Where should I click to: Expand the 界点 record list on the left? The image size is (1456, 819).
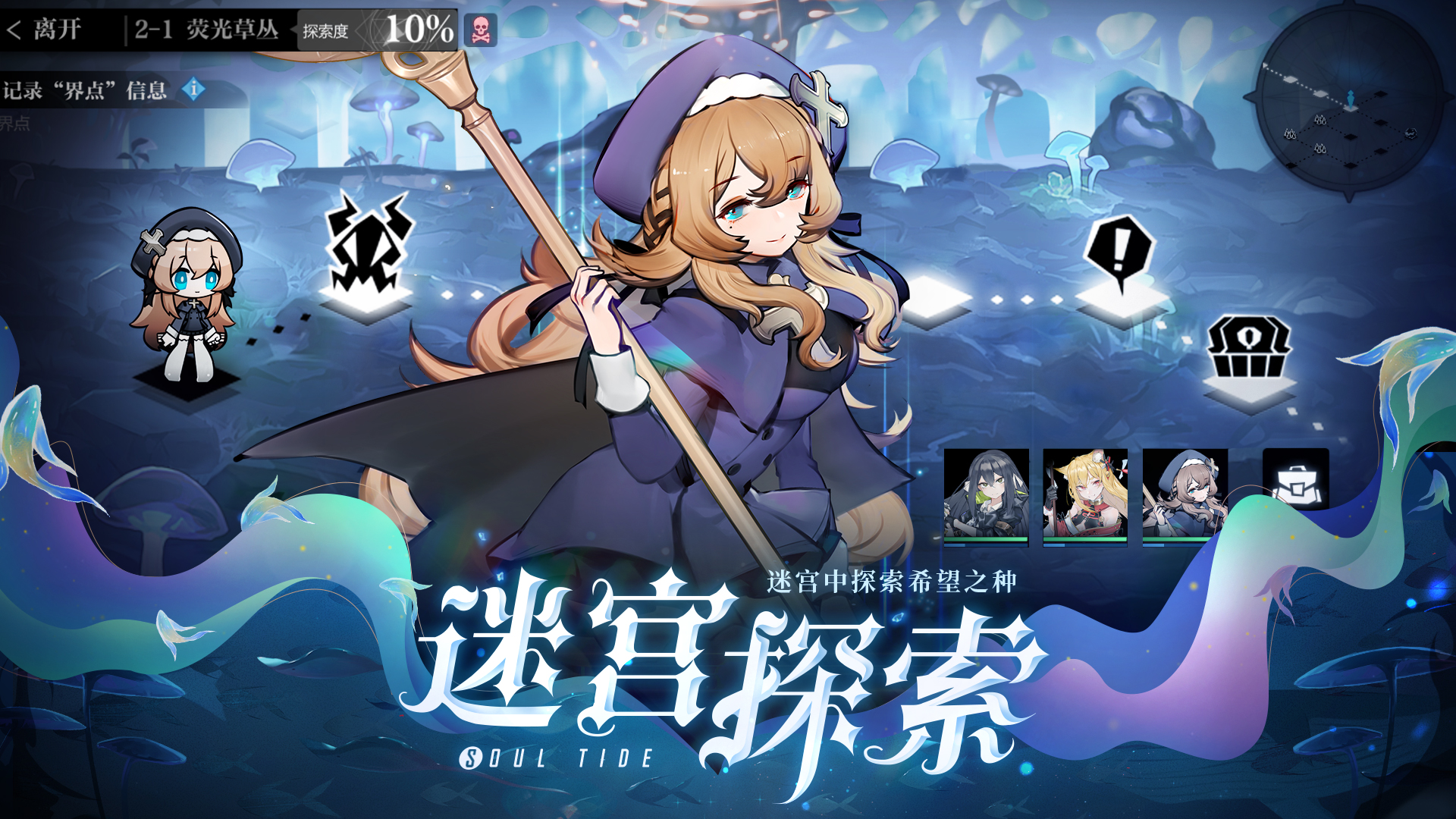click(x=15, y=121)
